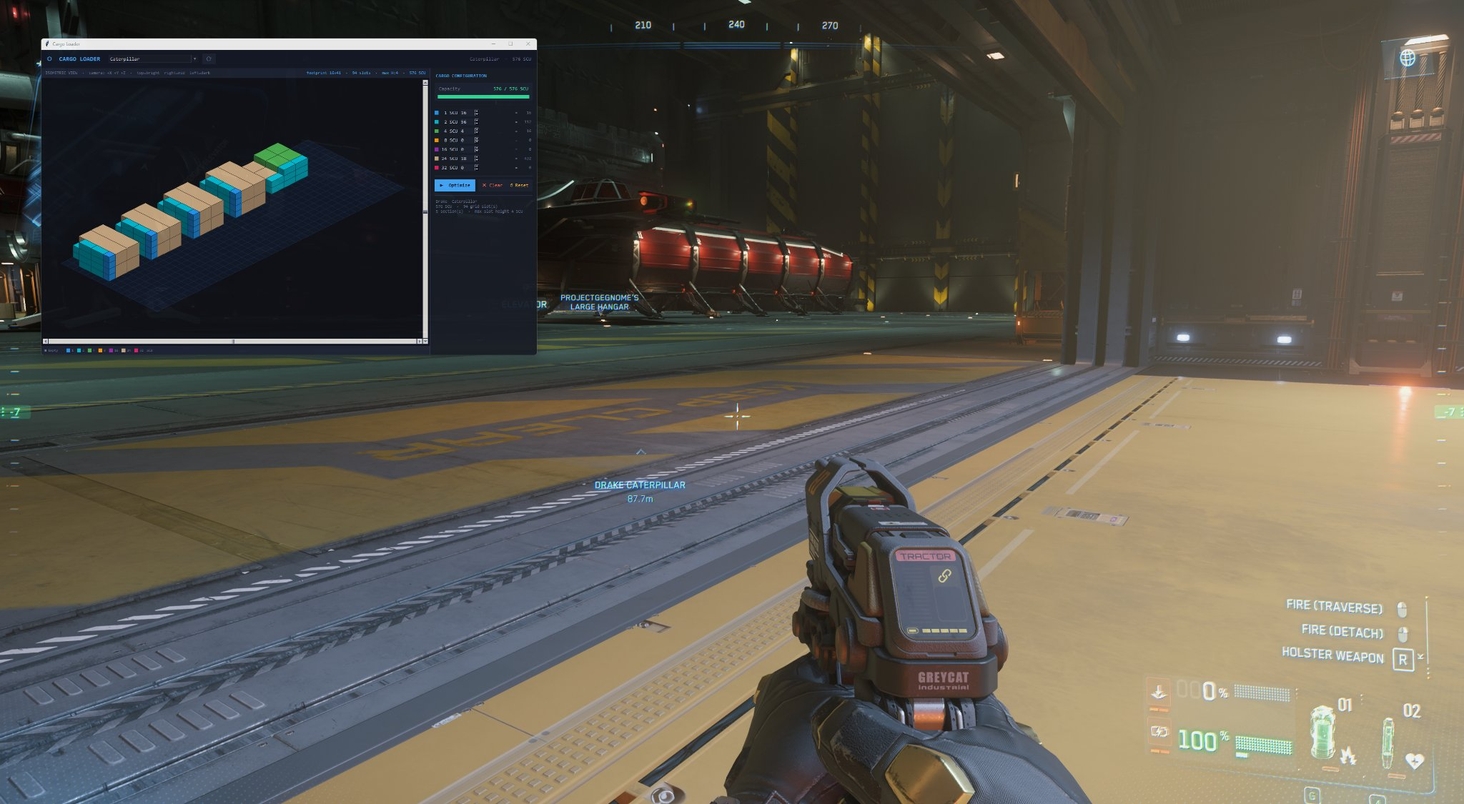Click the mouse icon next to FIRE (DETACH)

1403,632
